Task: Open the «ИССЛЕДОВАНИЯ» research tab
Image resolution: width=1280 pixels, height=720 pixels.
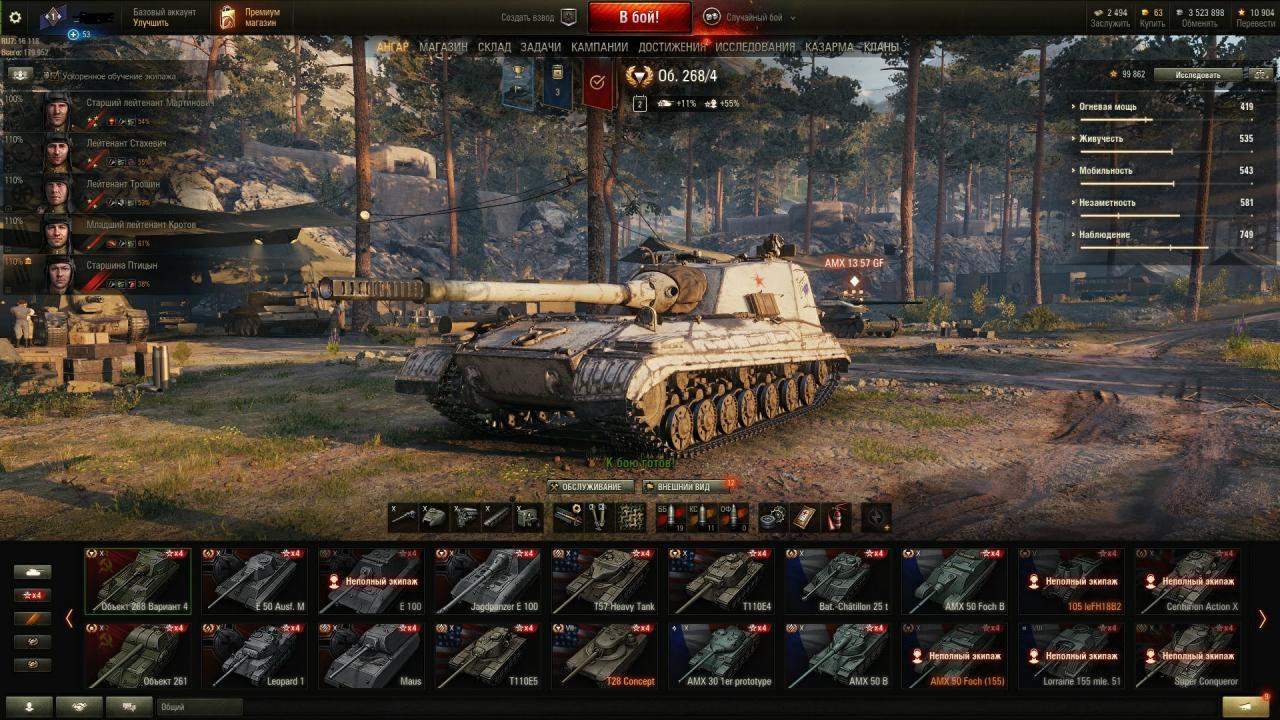Action: 755,47
